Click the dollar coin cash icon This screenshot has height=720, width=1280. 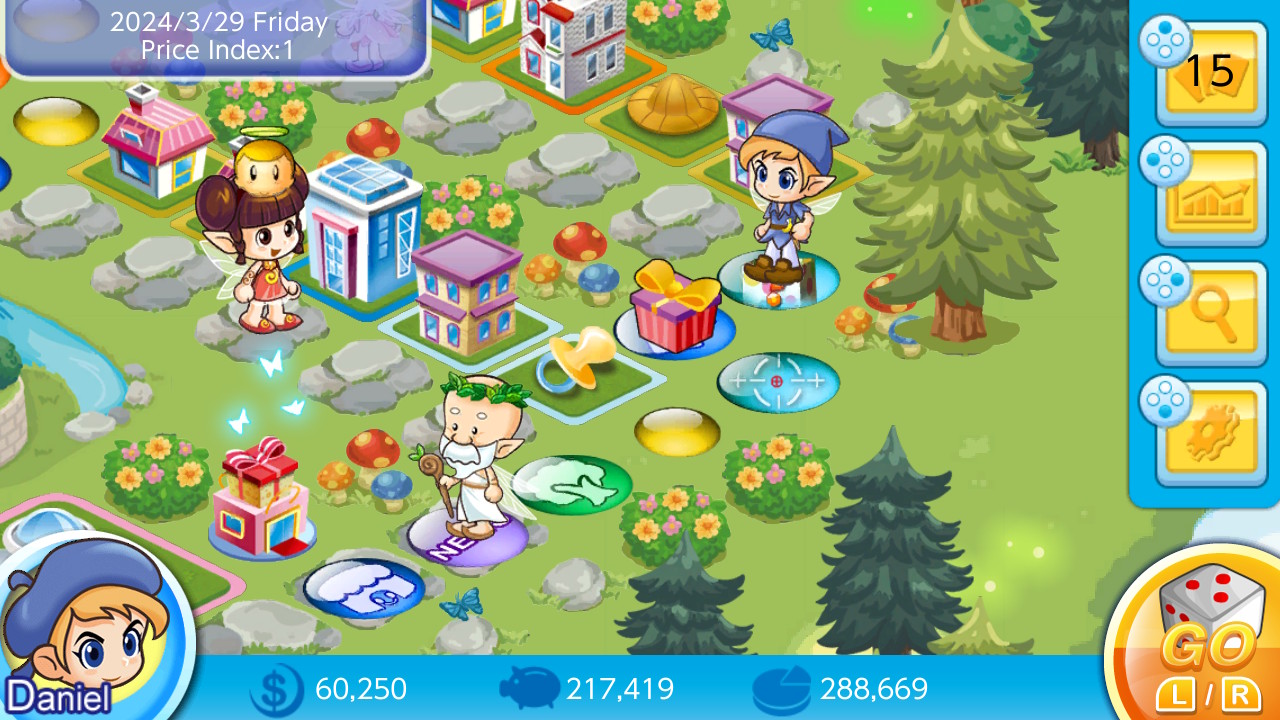point(278,690)
